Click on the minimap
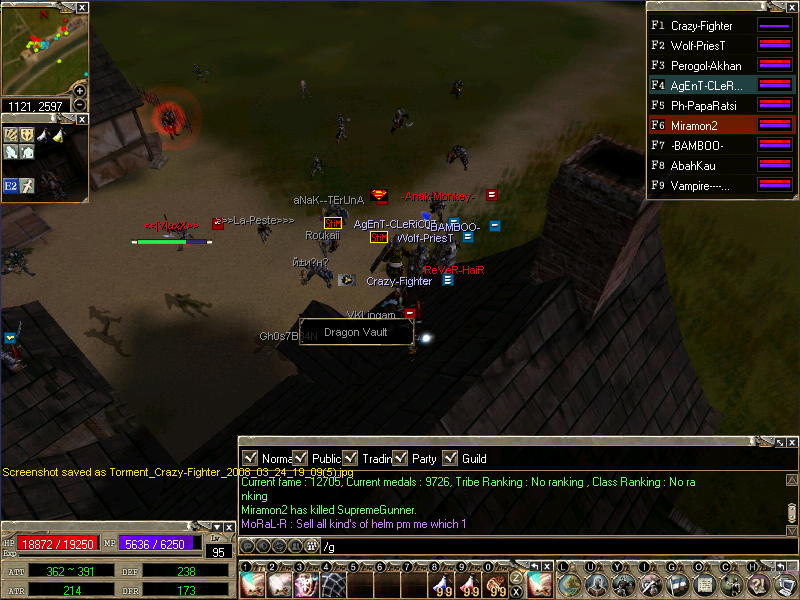This screenshot has width=800, height=600. (40, 50)
